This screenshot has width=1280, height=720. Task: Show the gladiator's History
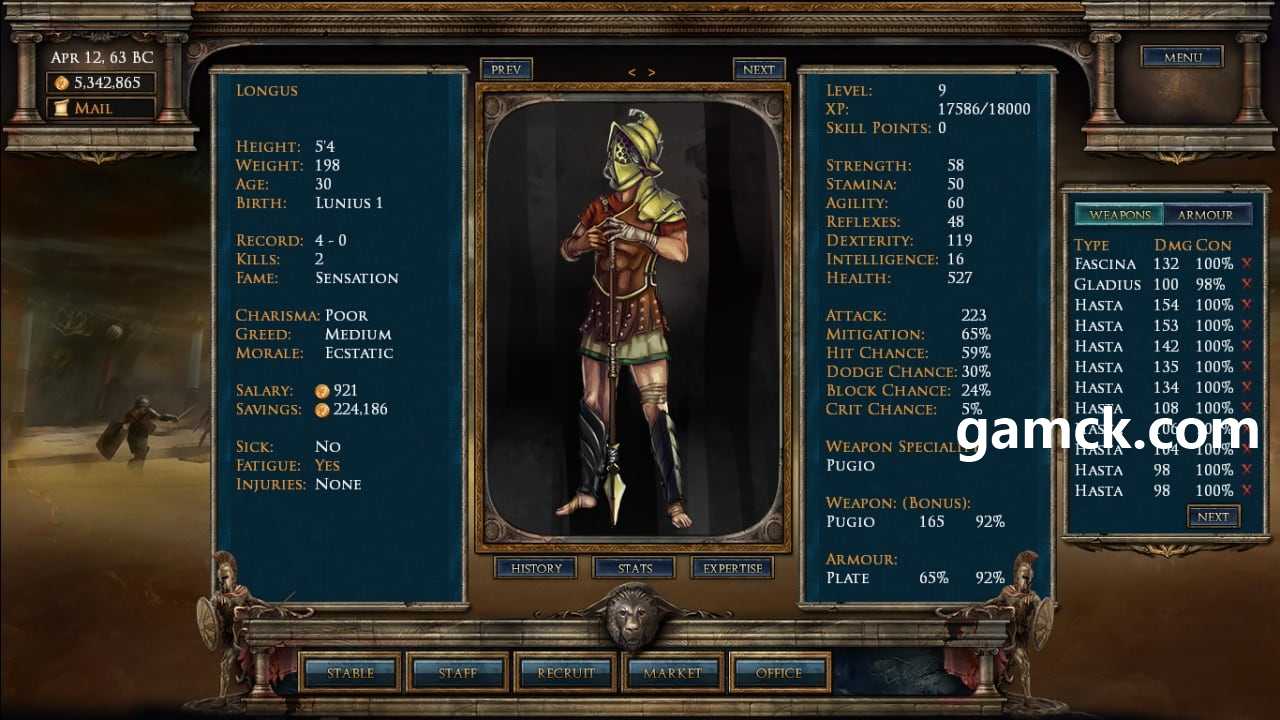point(536,568)
